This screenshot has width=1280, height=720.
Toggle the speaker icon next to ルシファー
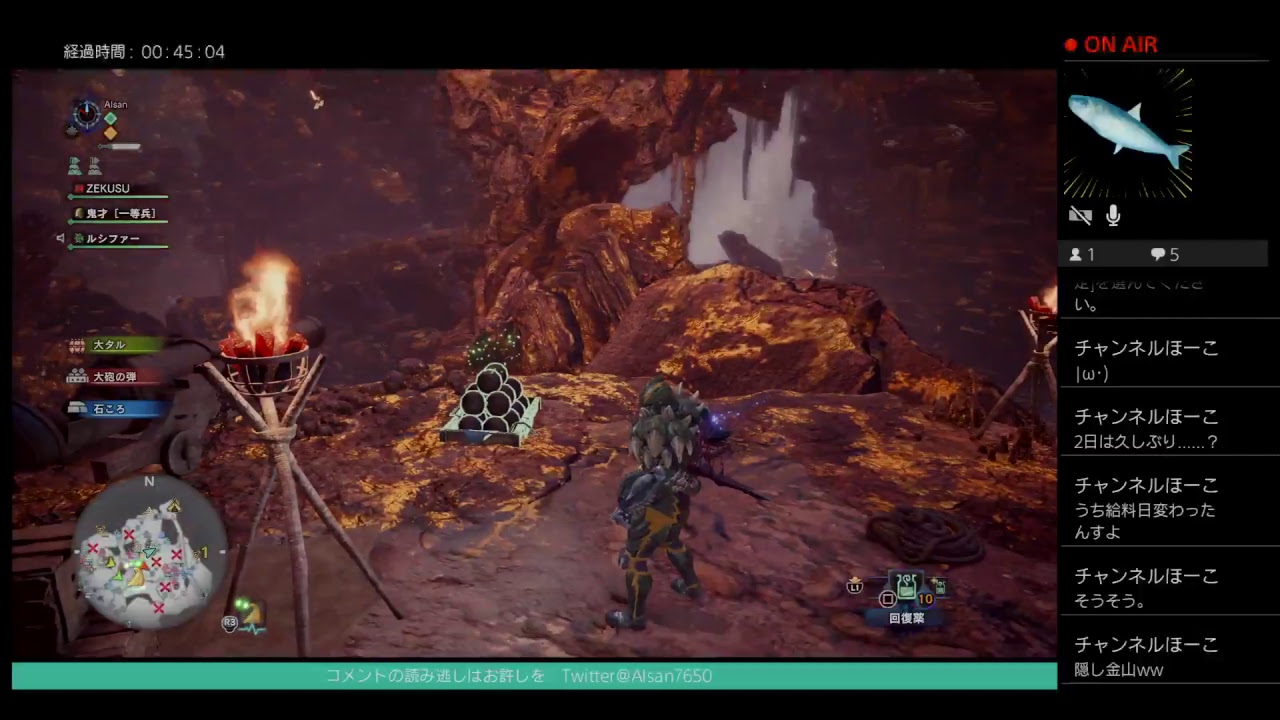61,238
